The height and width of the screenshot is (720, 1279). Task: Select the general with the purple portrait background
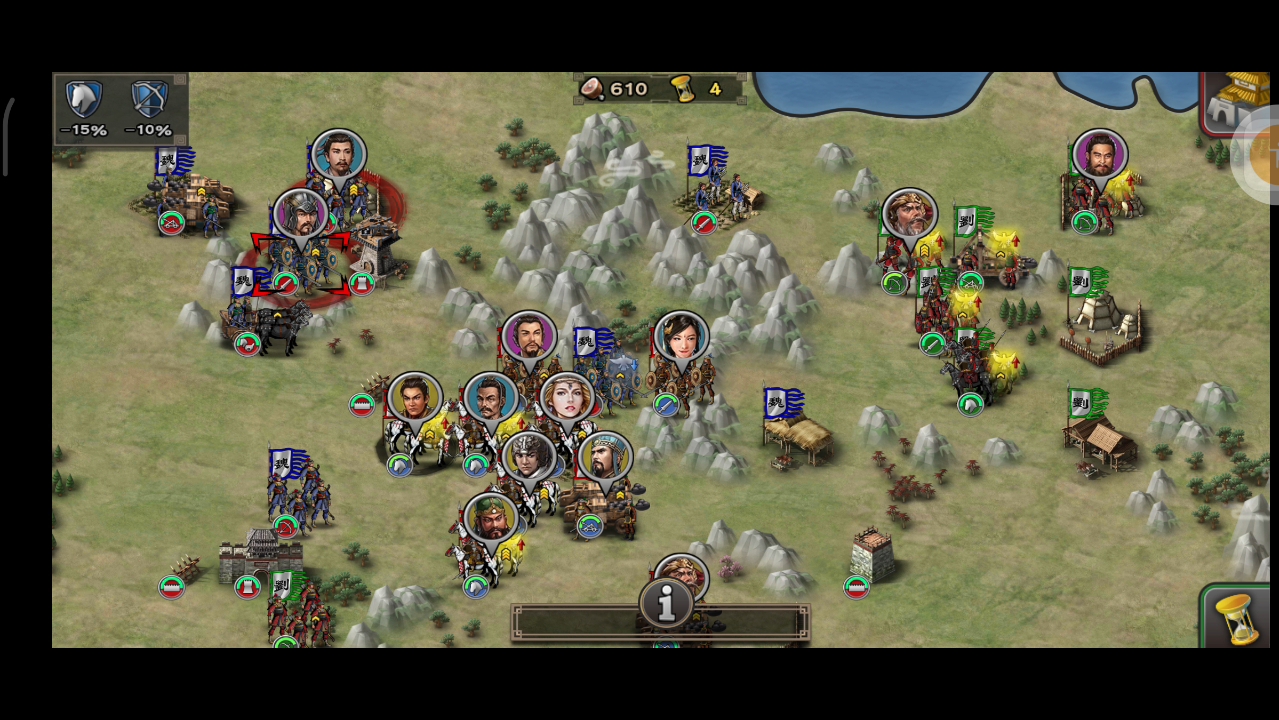click(529, 337)
